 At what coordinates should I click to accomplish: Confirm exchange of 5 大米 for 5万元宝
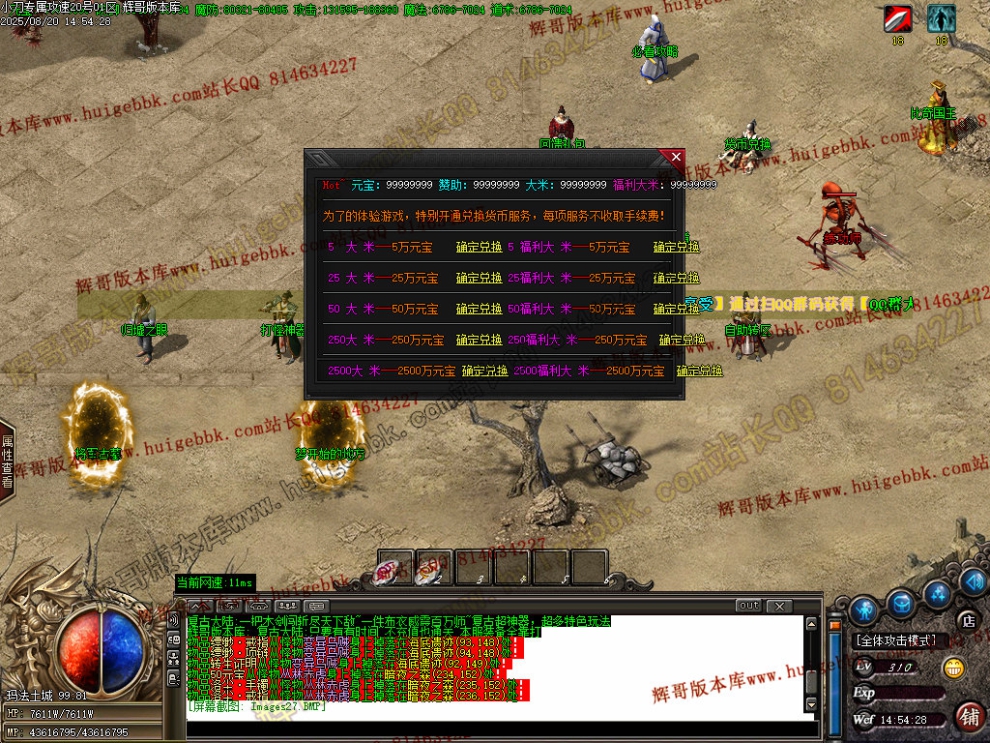(479, 247)
